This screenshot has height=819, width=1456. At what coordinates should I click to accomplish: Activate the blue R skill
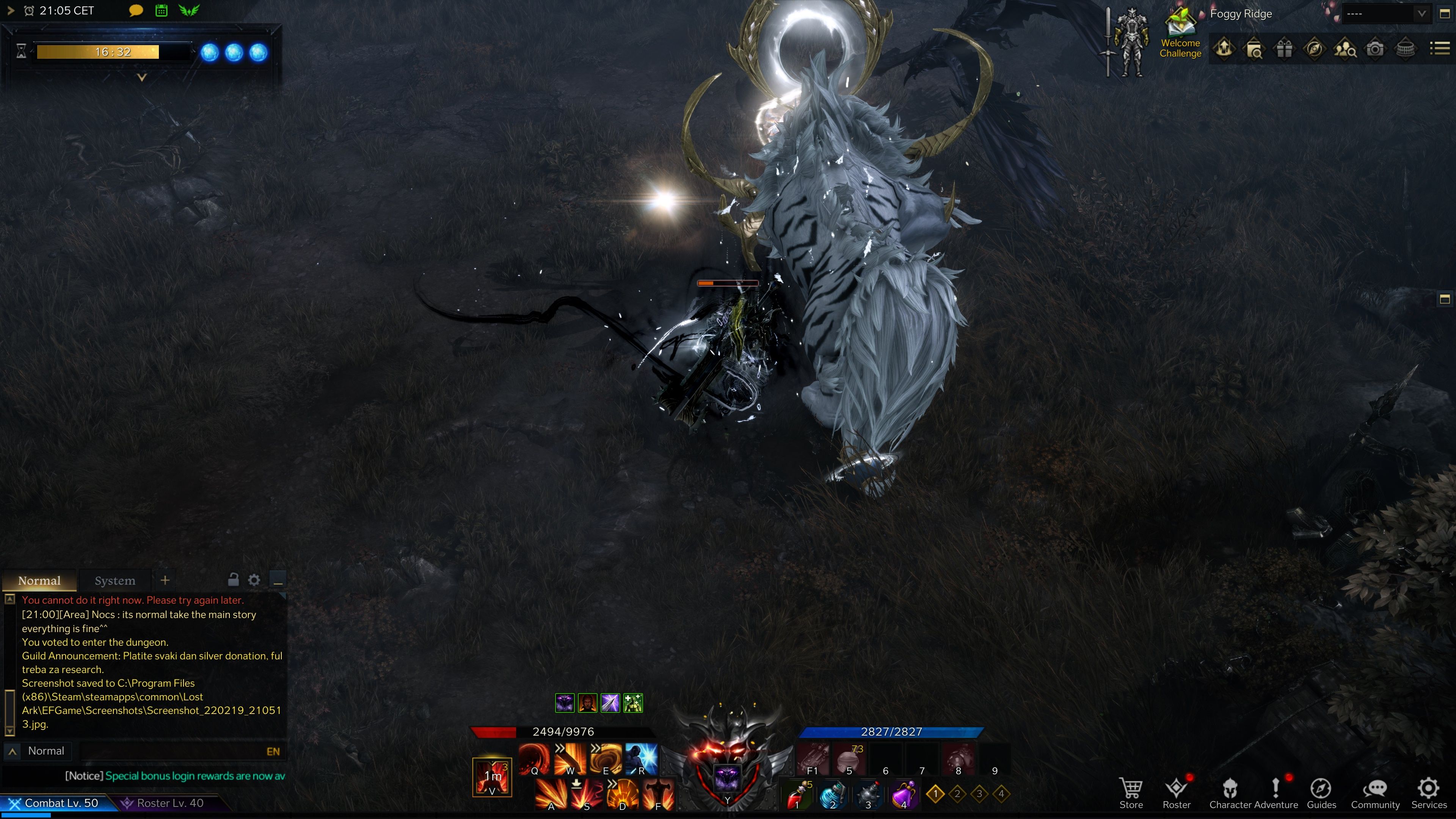point(642,758)
